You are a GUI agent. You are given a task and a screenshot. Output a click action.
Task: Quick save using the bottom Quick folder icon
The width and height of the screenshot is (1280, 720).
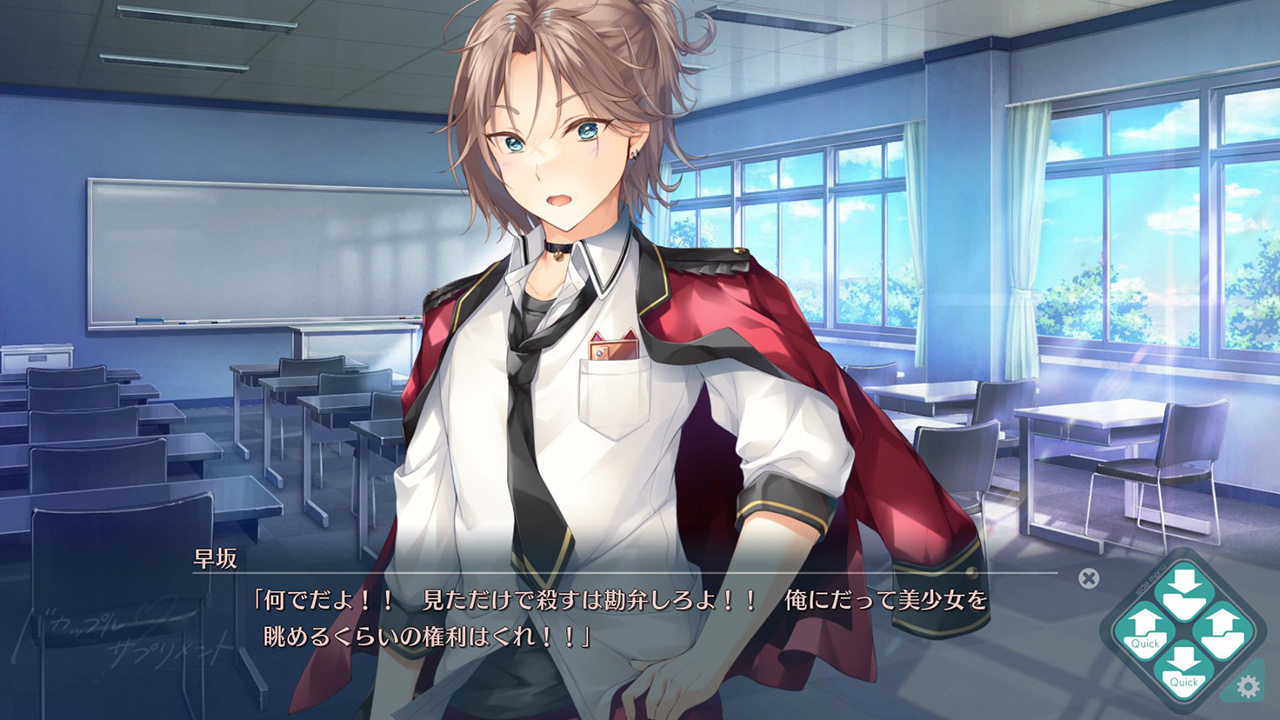(1183, 673)
